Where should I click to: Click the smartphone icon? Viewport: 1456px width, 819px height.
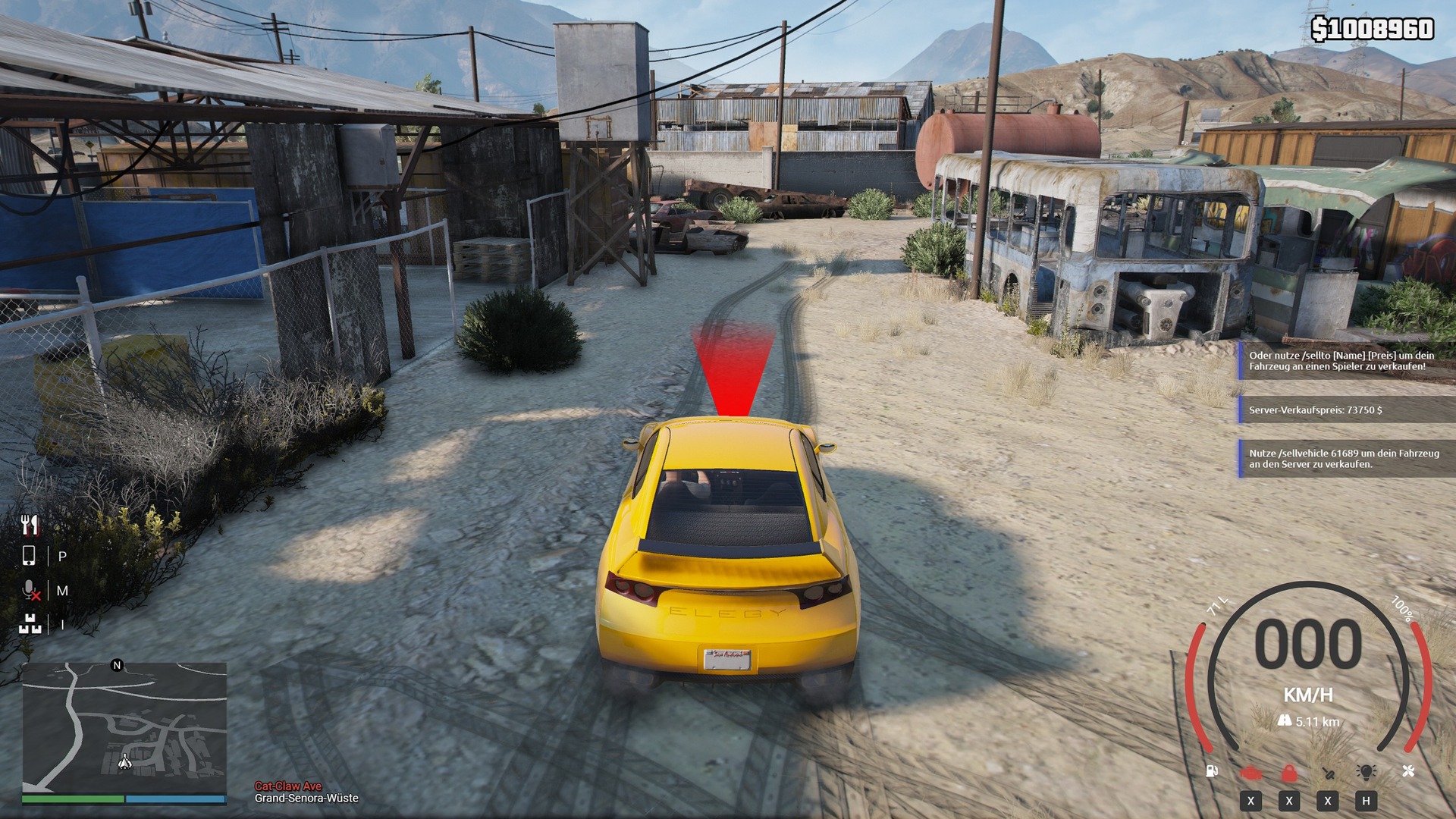pyautogui.click(x=29, y=556)
